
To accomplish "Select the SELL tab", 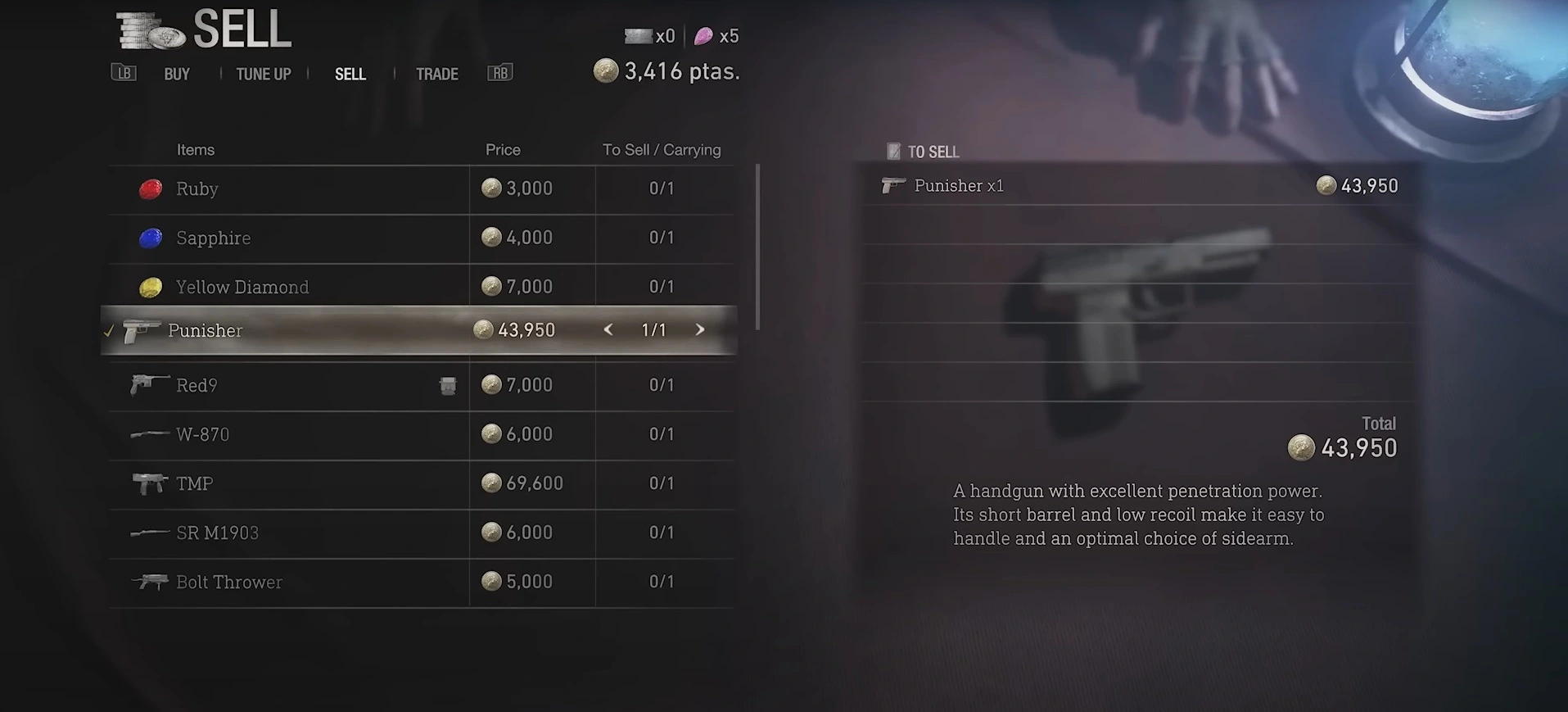I will [x=350, y=74].
